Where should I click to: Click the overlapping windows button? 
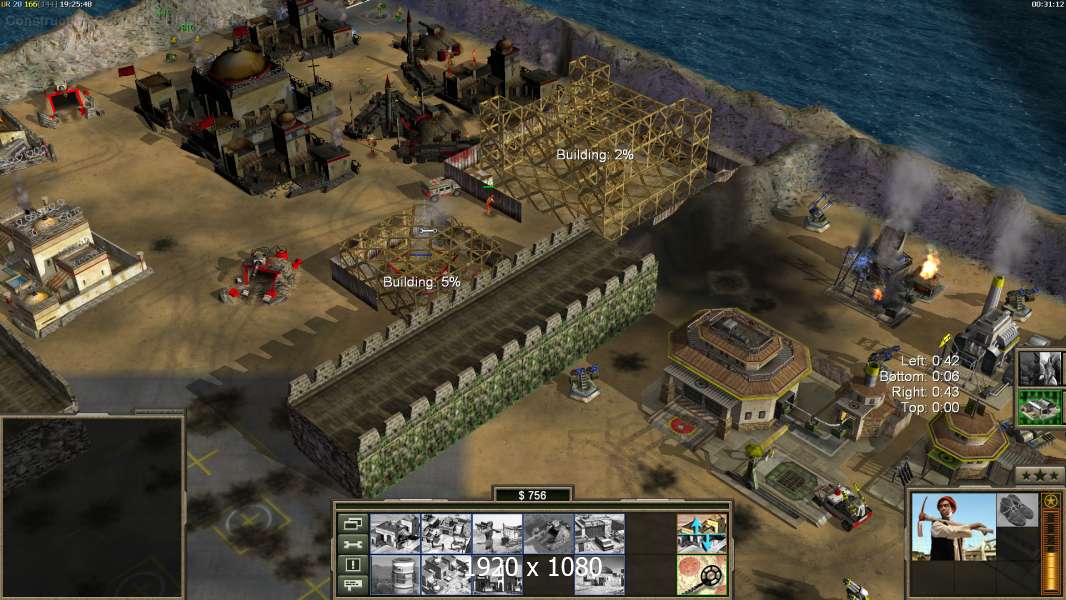(352, 523)
